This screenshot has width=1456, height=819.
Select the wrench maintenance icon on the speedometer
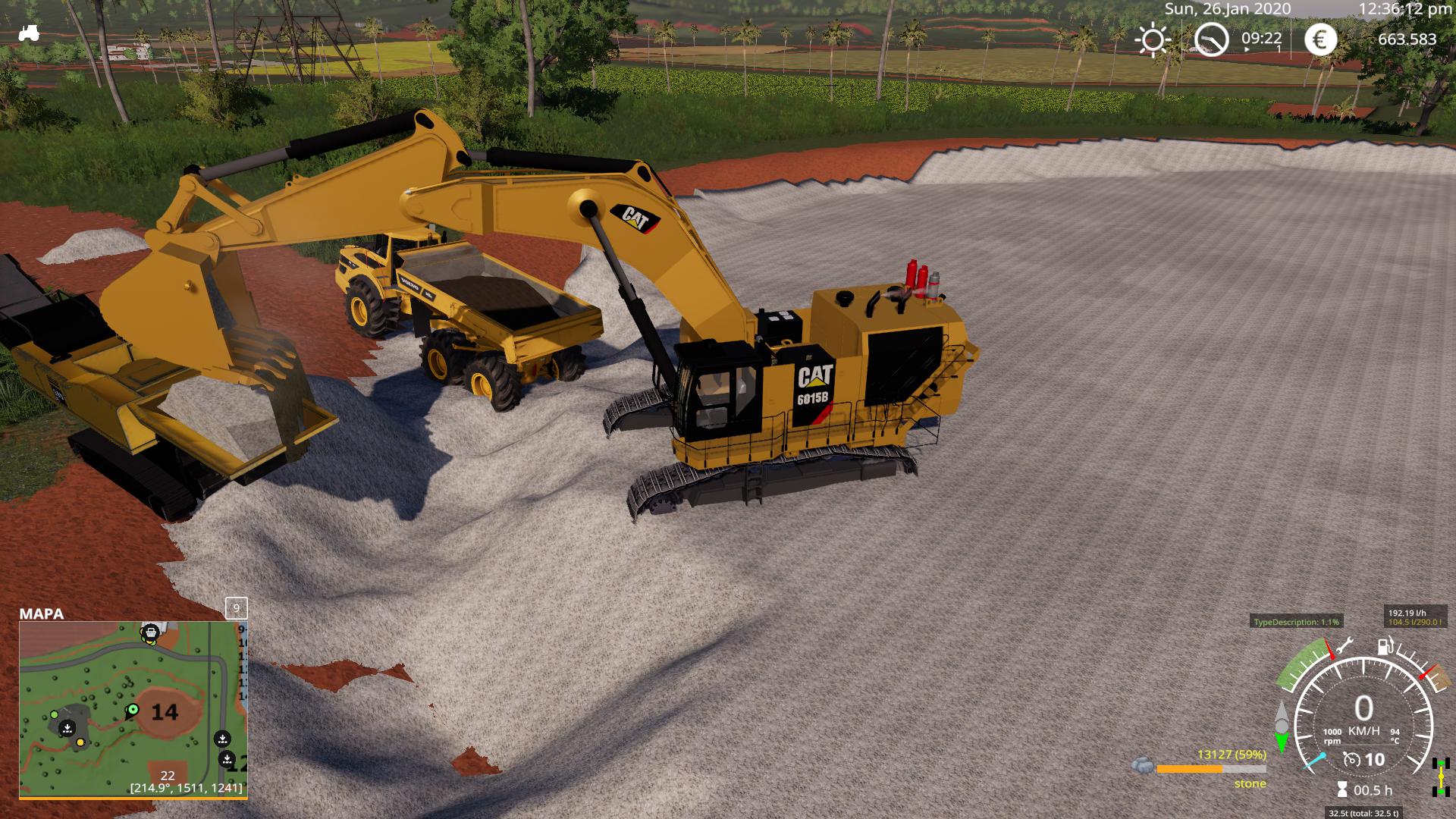(1346, 645)
